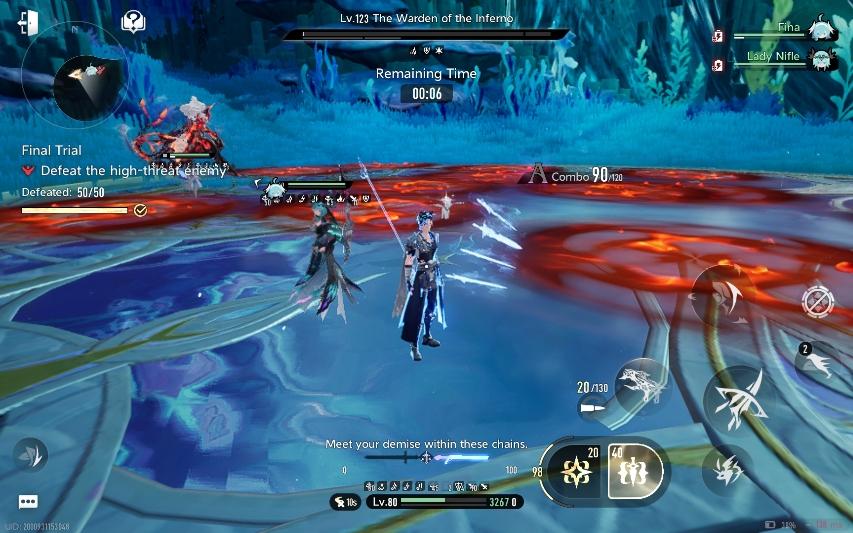Screen dimensions: 853x533
Task: Trigger the main attack button
Action: pos(740,401)
